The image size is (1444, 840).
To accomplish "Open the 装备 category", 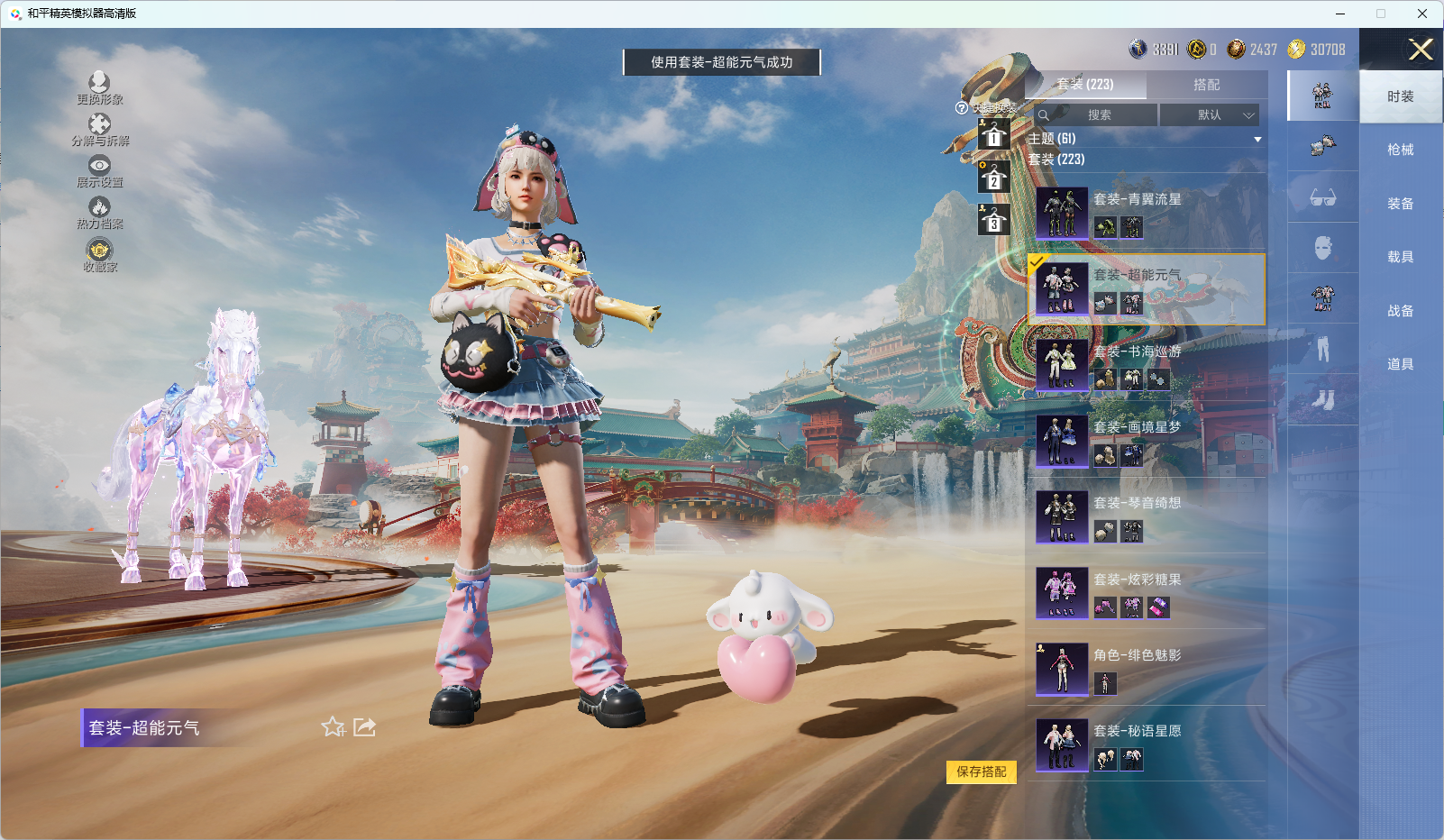I will click(x=1400, y=204).
